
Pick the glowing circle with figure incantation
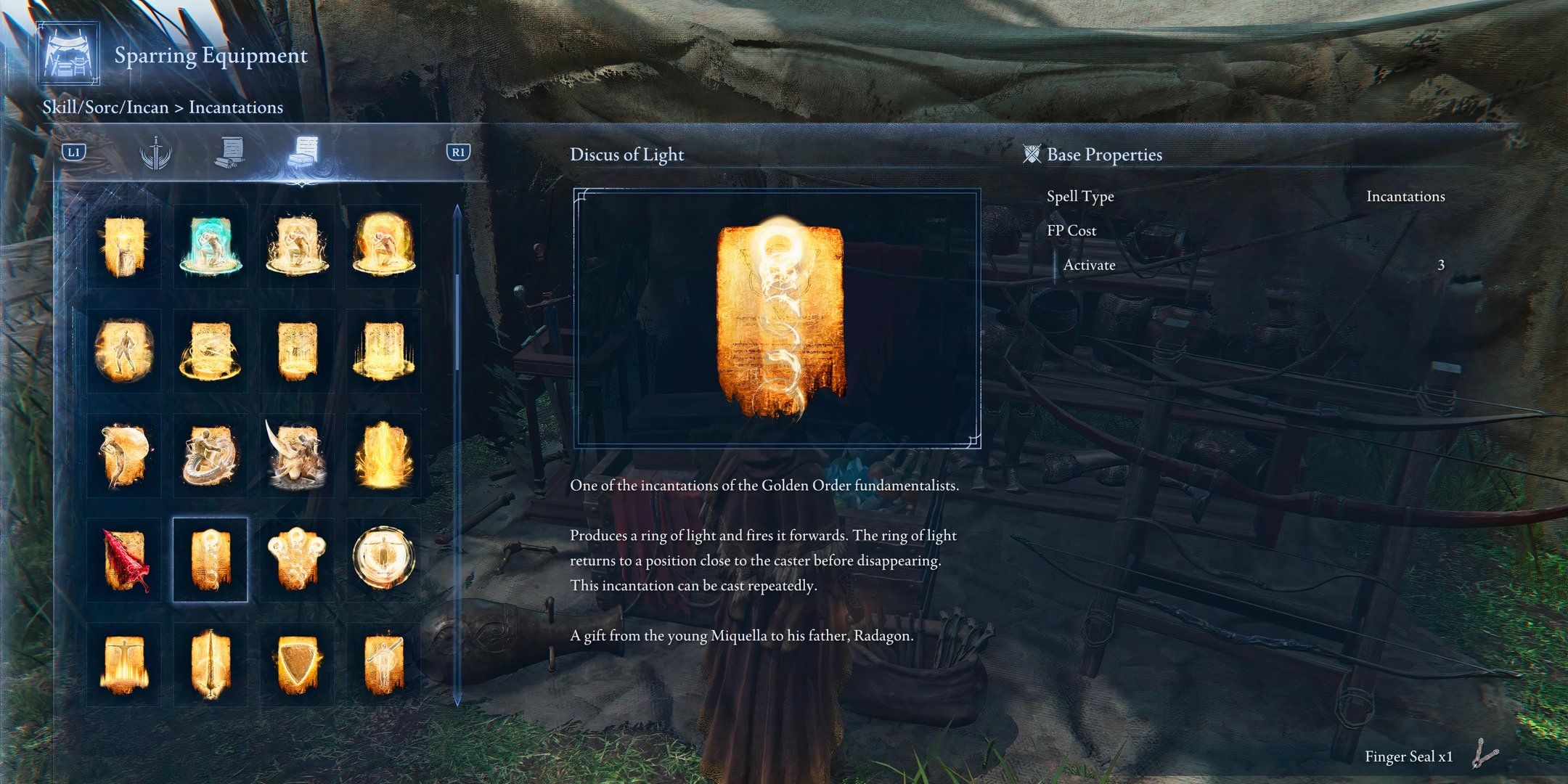click(x=383, y=560)
